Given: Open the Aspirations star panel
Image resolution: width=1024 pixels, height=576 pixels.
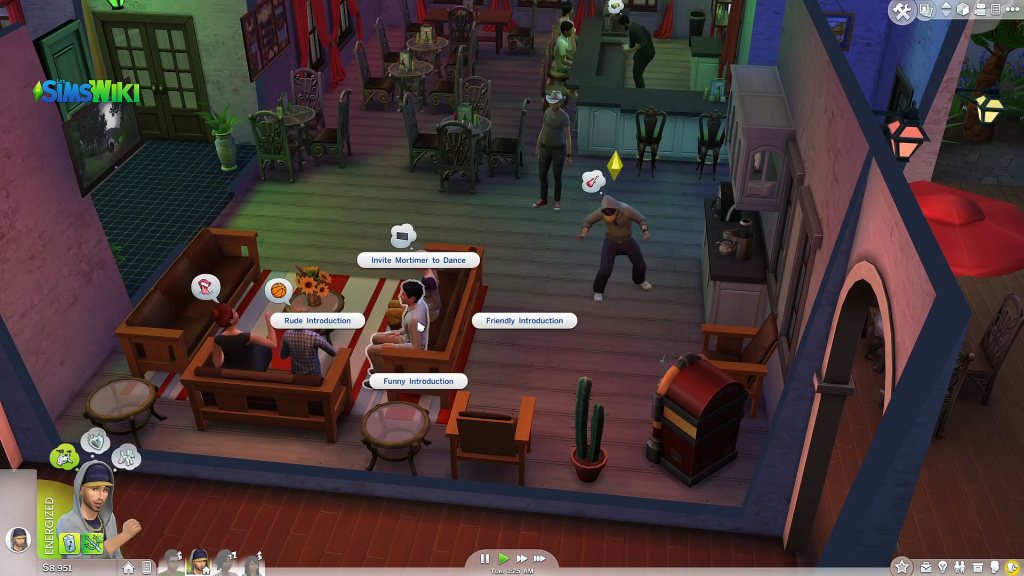Looking at the screenshot, I should [902, 567].
